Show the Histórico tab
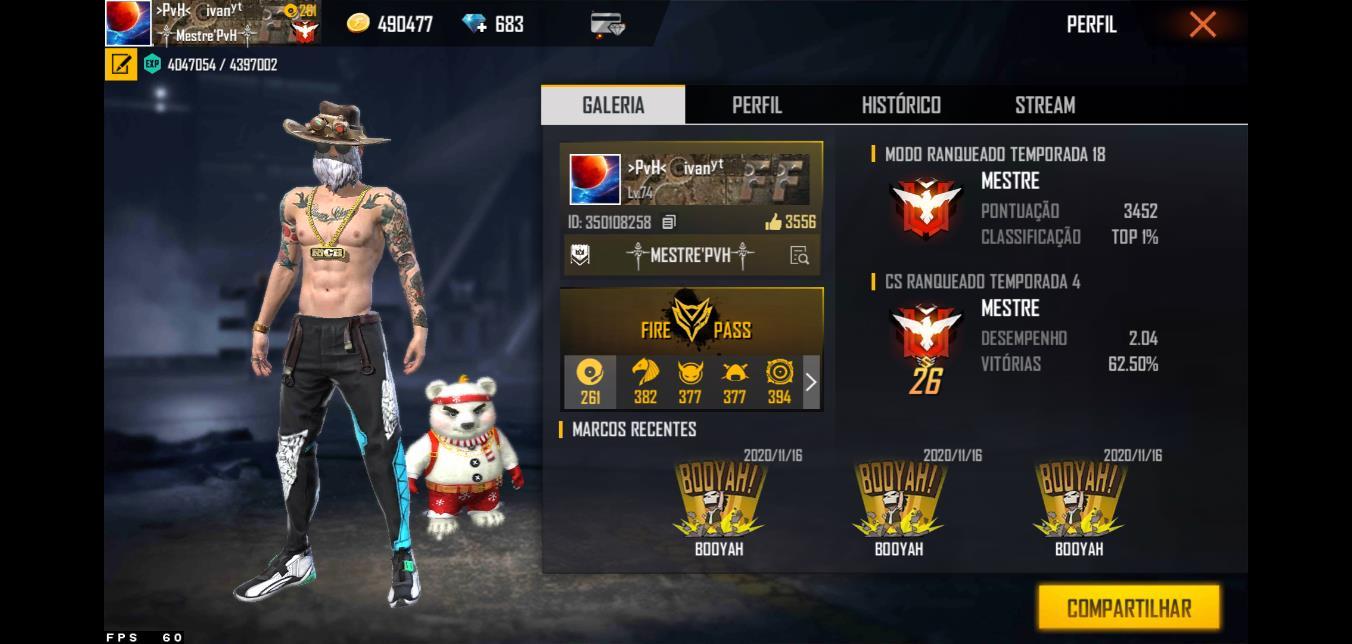This screenshot has height=644, width=1352. (x=901, y=105)
